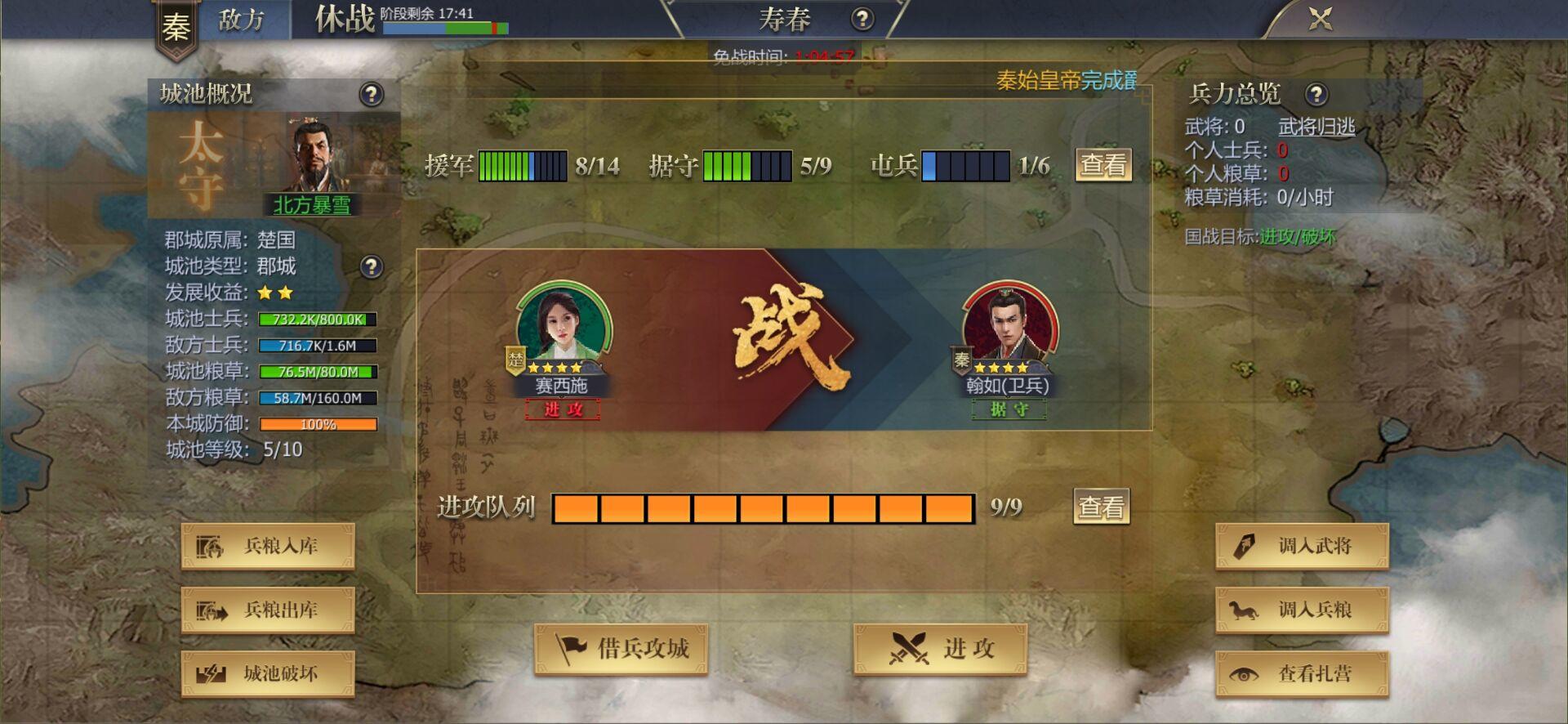Open the 兵力总览 help icon

(1316, 94)
